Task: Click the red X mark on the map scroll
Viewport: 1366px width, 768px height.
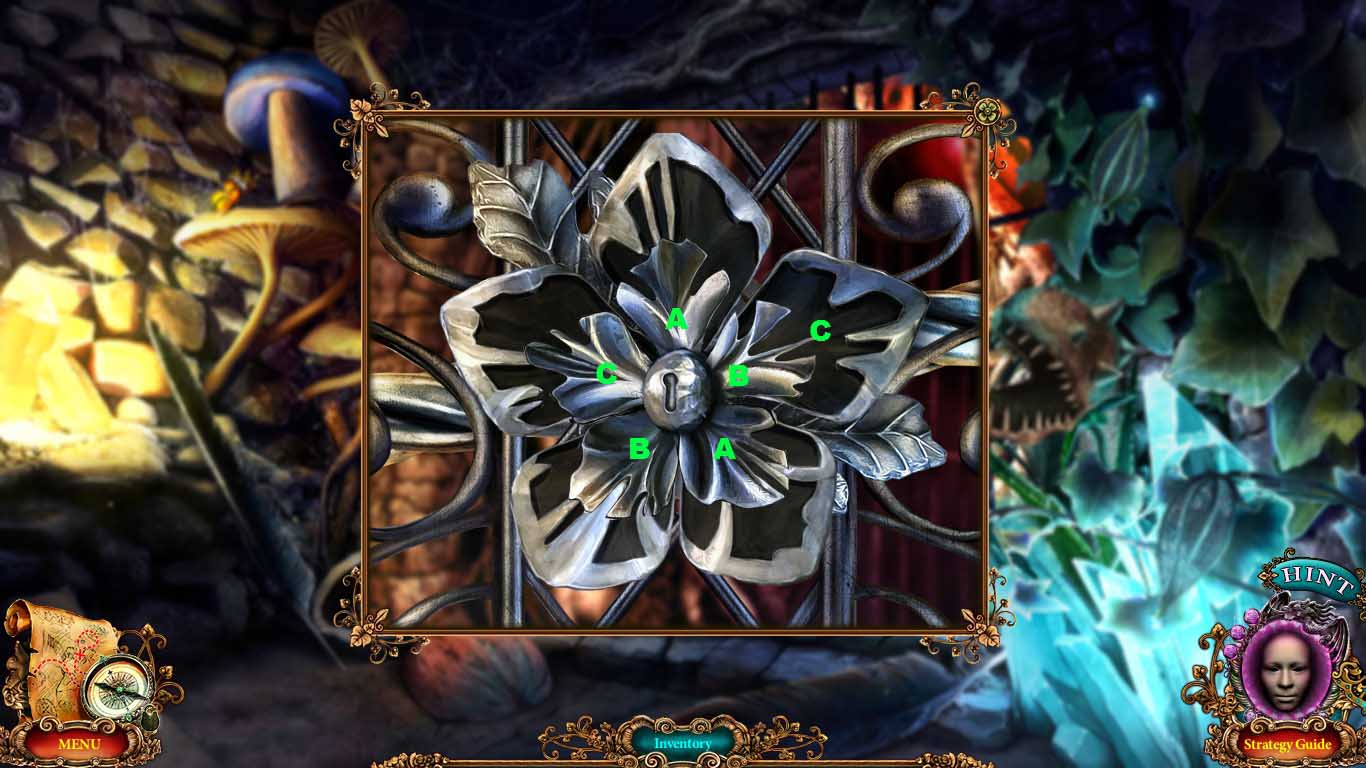Action: [x=79, y=652]
